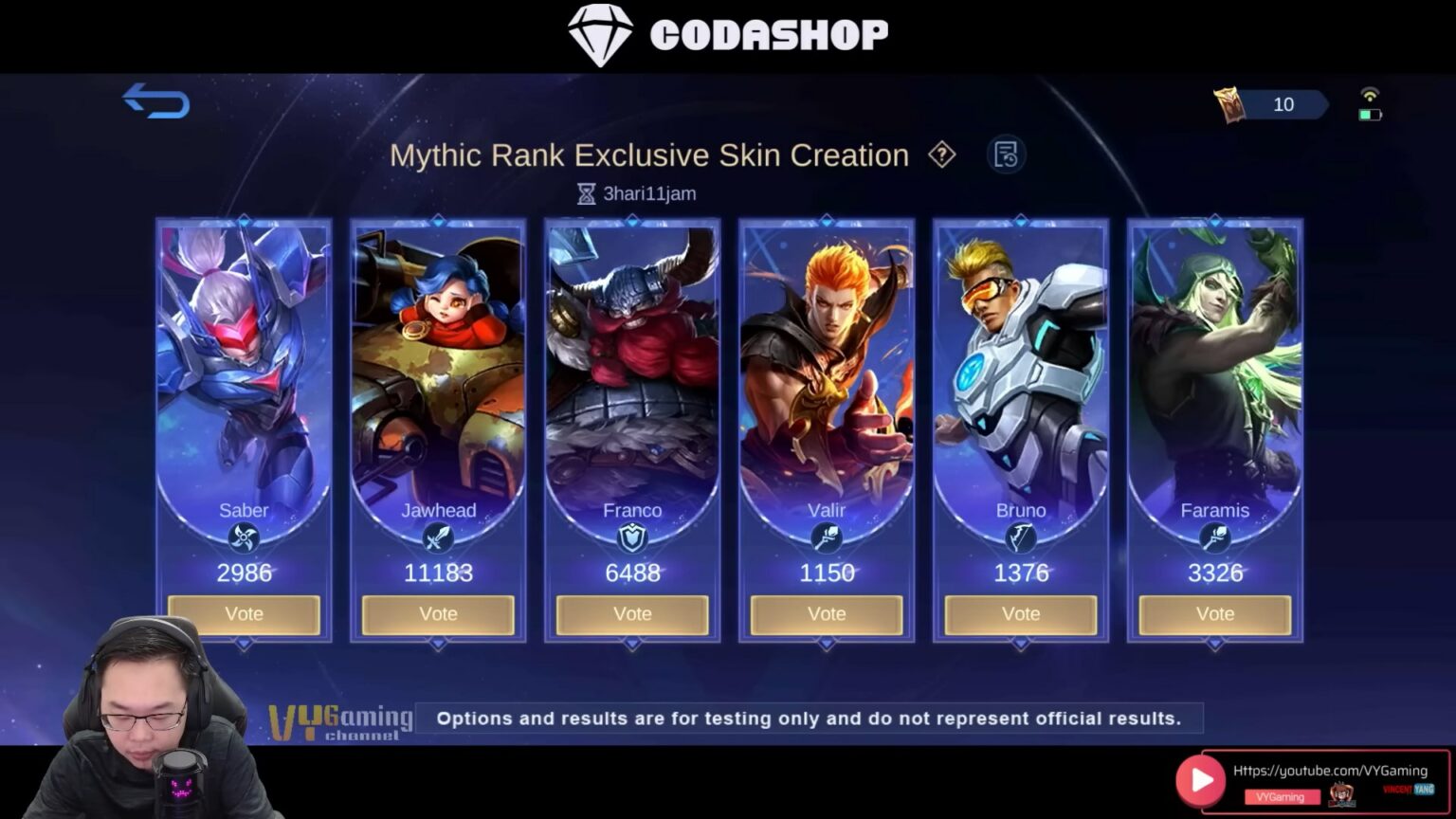Click the golden vote ticket icon
Image resolution: width=1456 pixels, height=819 pixels.
1229,104
